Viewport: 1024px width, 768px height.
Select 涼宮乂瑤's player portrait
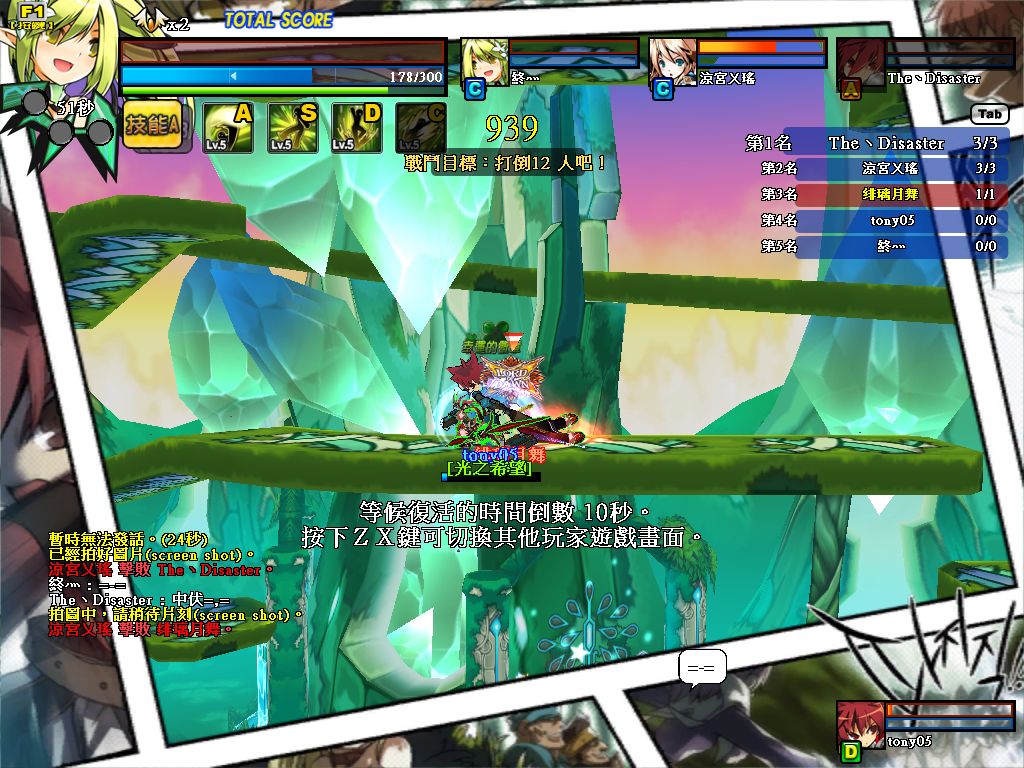pyautogui.click(x=672, y=63)
